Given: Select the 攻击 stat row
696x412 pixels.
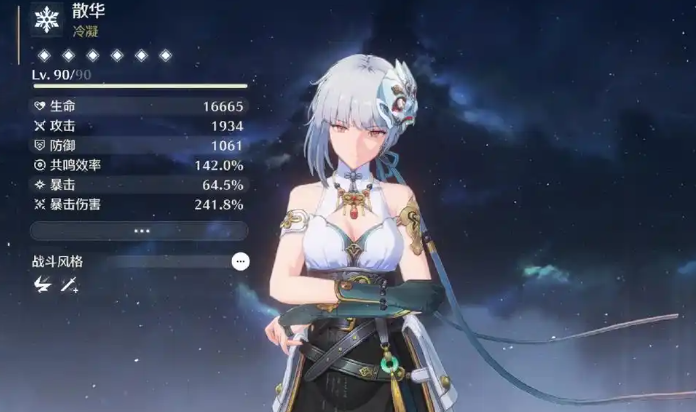Looking at the screenshot, I should point(139,126).
